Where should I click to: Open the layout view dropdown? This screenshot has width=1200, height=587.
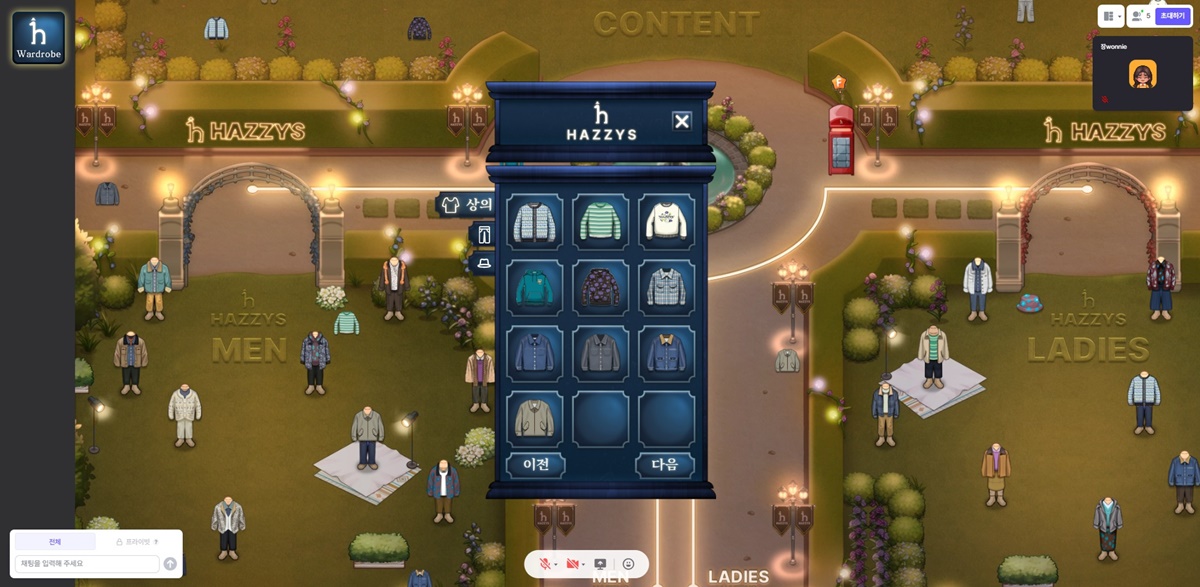(x=1110, y=16)
